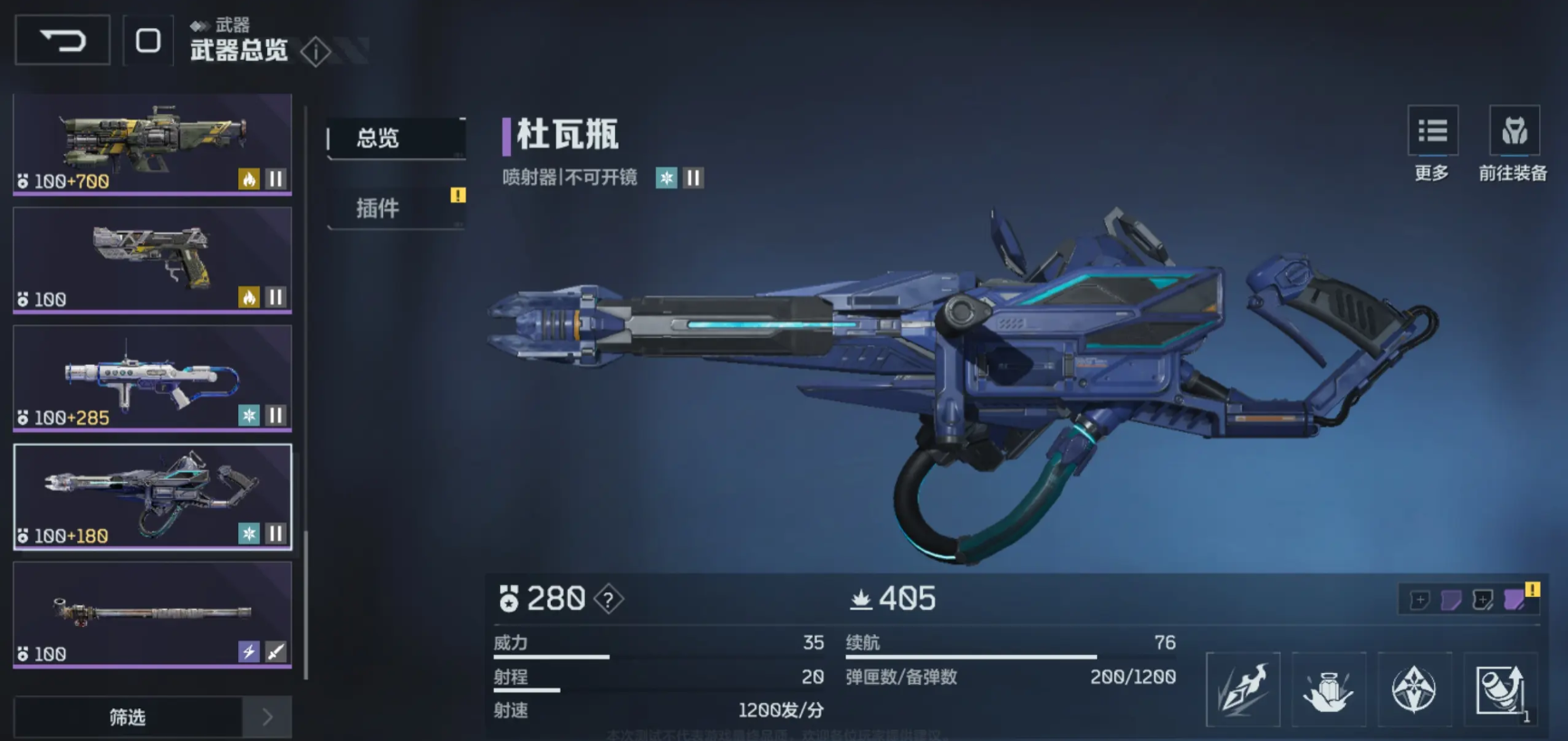Open the 筛选 filter button
Viewport: 1568px width, 741px height.
coord(128,717)
